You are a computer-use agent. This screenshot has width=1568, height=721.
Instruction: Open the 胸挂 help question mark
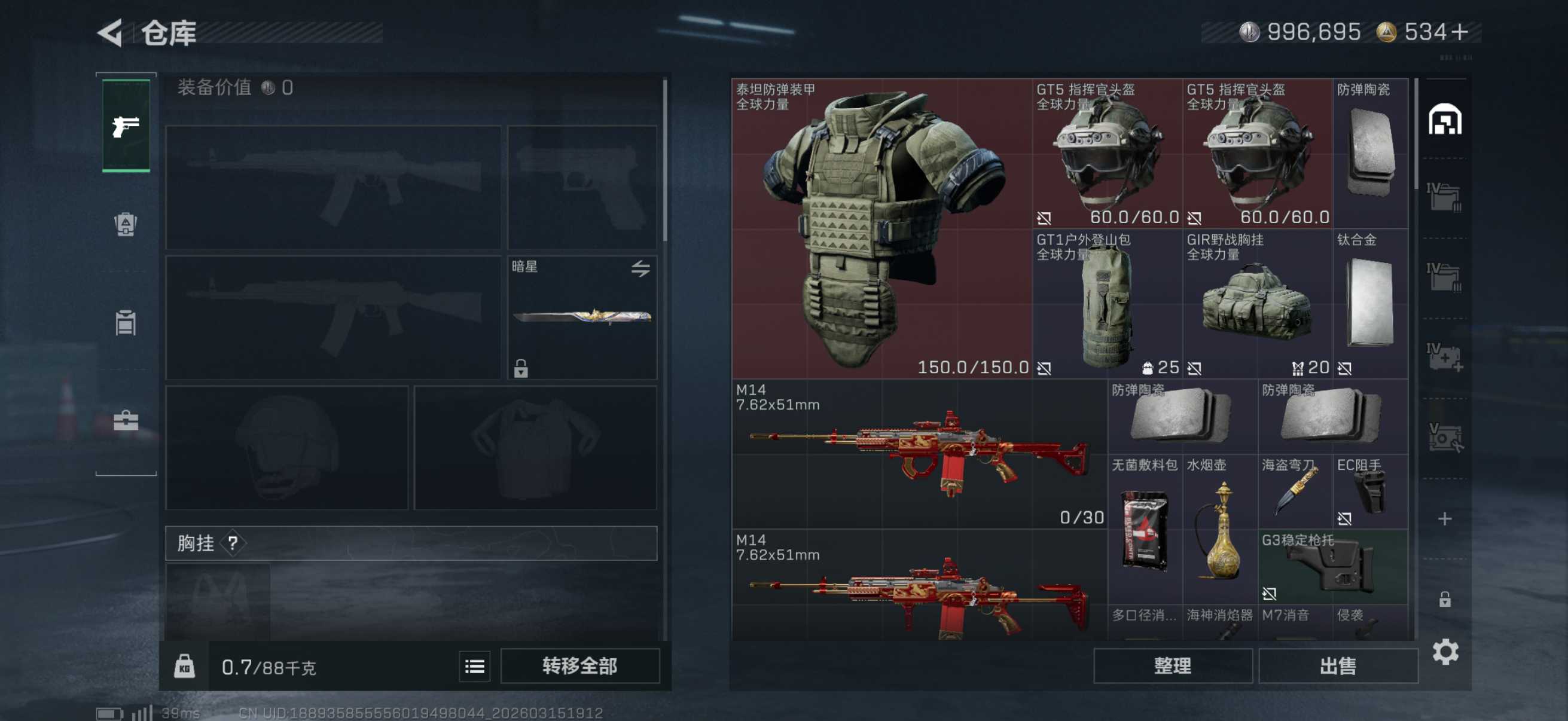coord(233,543)
